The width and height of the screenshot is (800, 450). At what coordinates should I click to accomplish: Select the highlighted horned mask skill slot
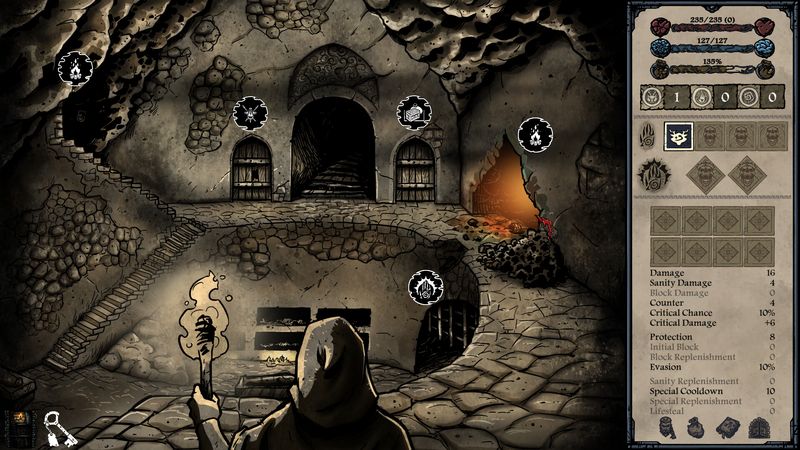pyautogui.click(x=679, y=136)
